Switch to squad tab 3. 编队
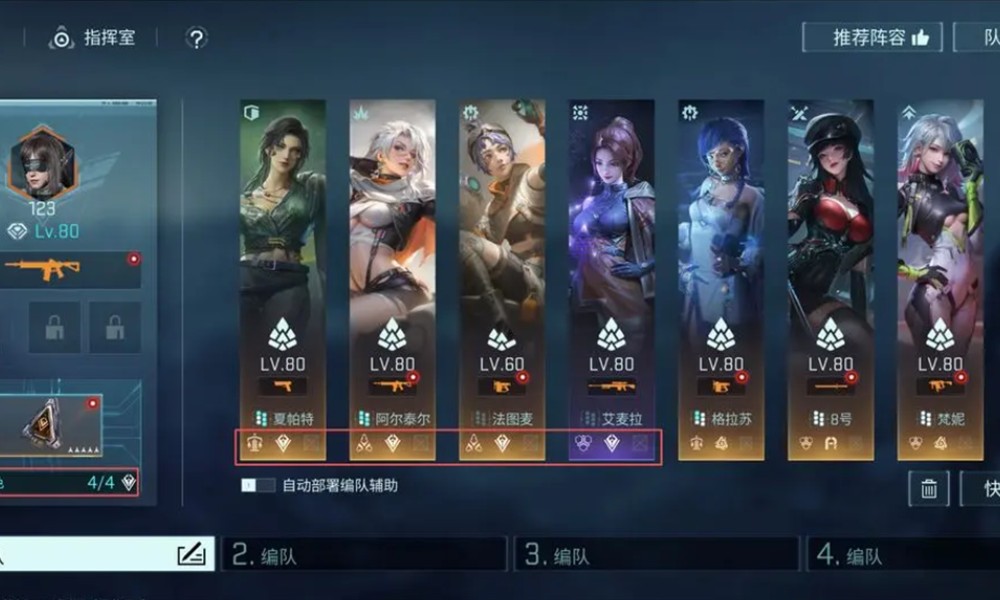This screenshot has height=600, width=1000. click(x=656, y=555)
